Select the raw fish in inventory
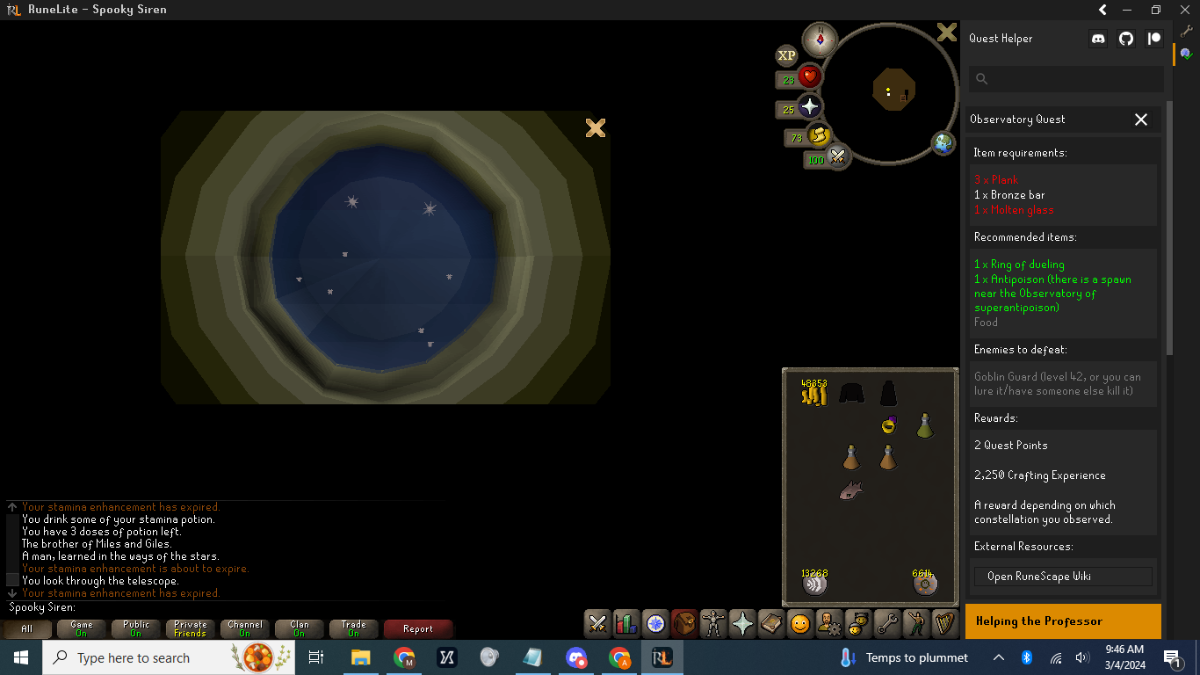The width and height of the screenshot is (1200, 675). [851, 490]
